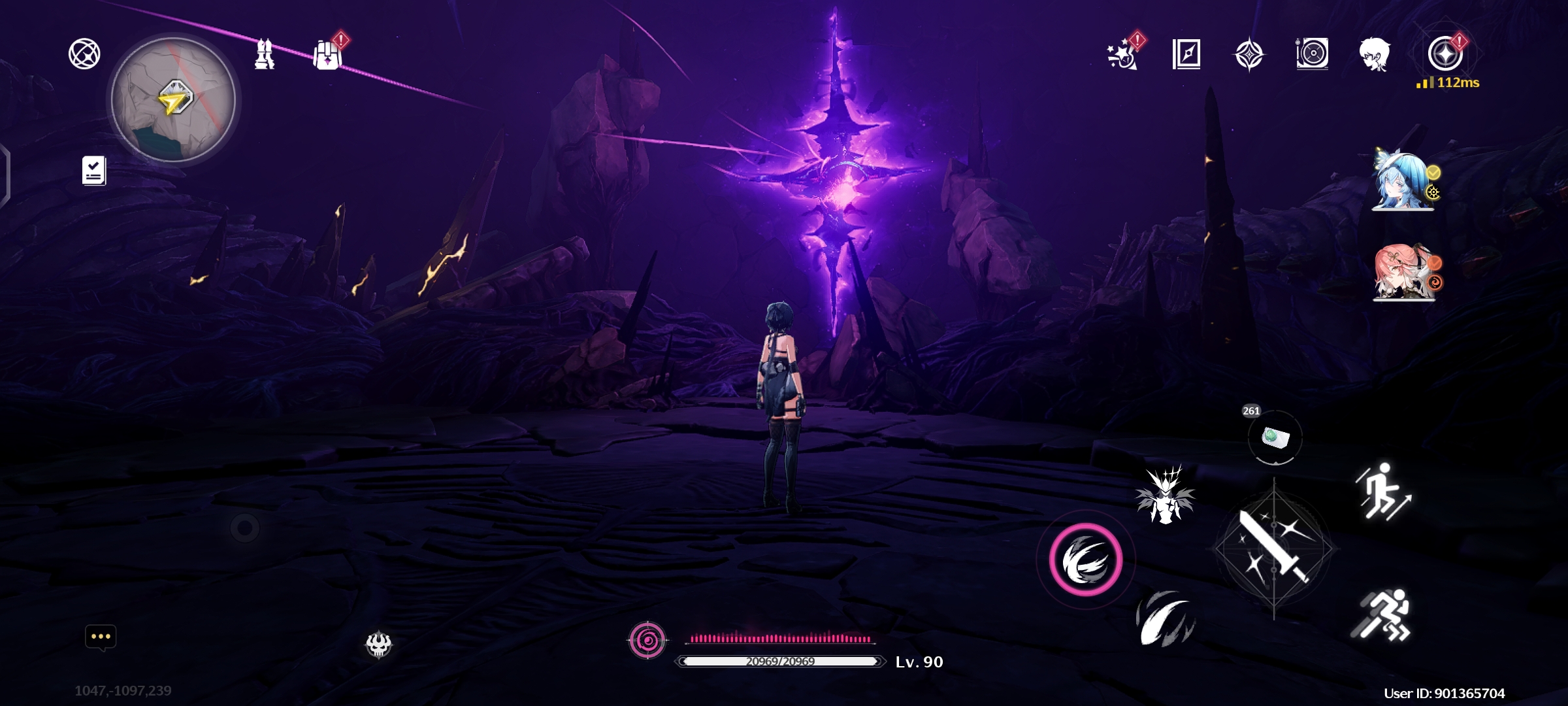Open the compass guidebook

pos(1186,54)
